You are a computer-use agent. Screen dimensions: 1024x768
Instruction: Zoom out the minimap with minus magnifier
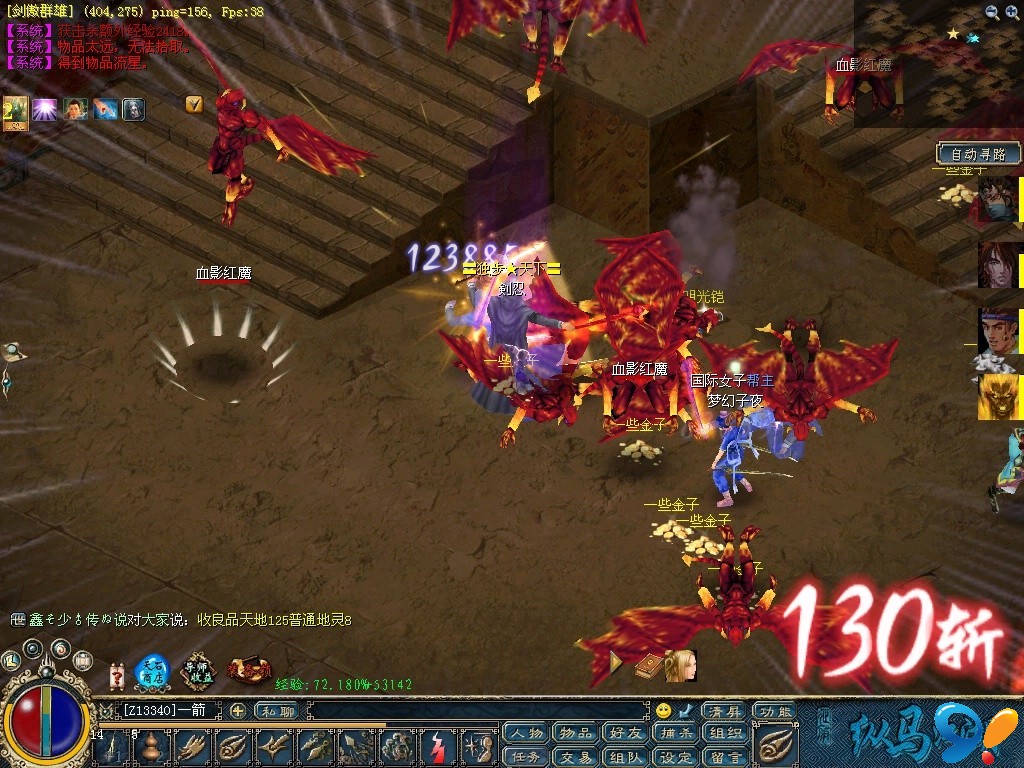point(1012,12)
